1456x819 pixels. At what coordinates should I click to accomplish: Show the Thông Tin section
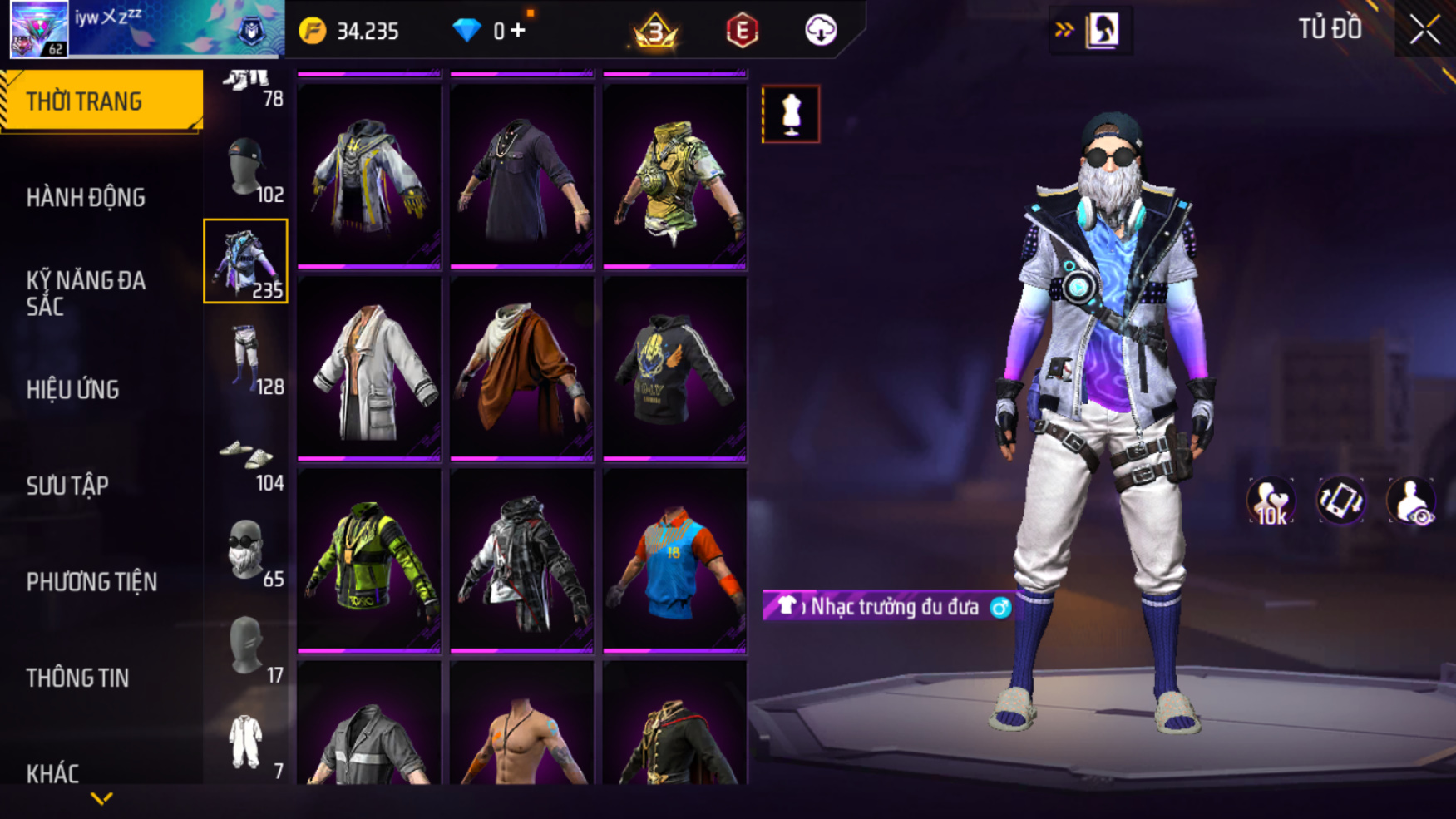click(77, 678)
